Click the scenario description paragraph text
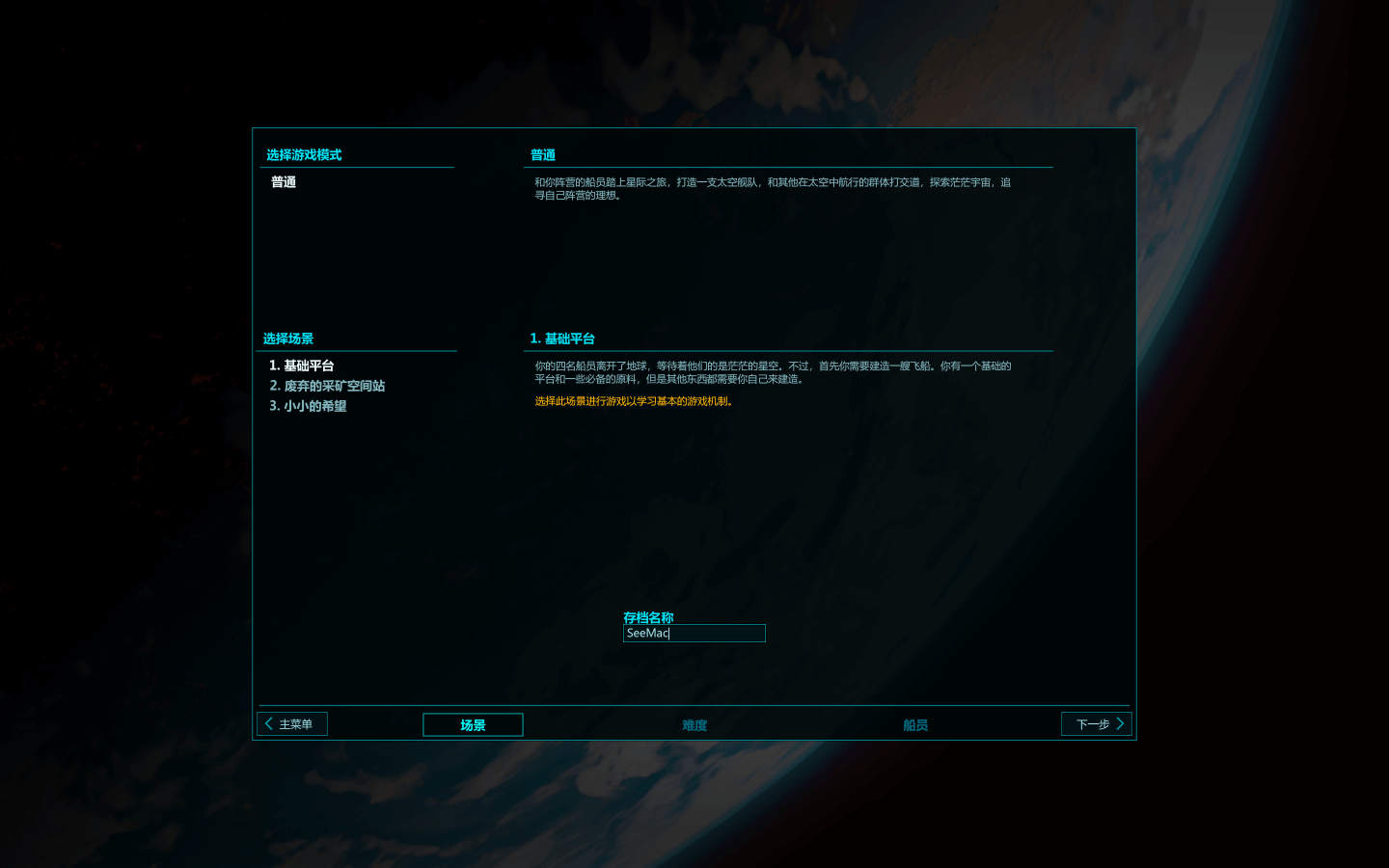 tap(772, 372)
